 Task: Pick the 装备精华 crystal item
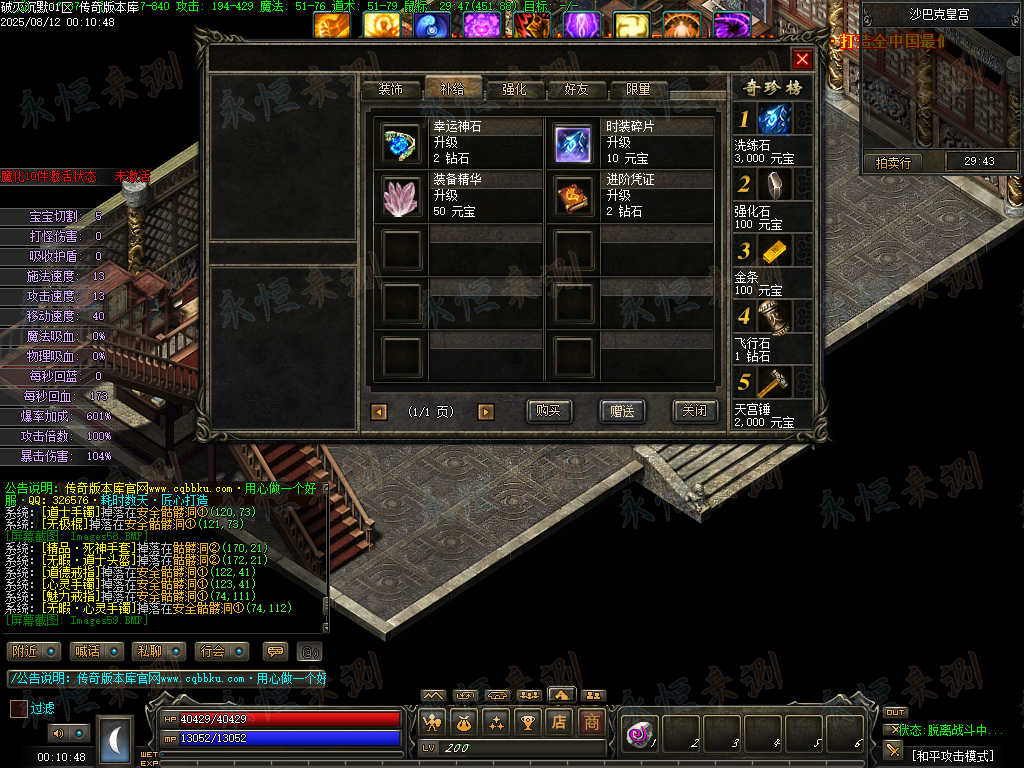(x=401, y=196)
